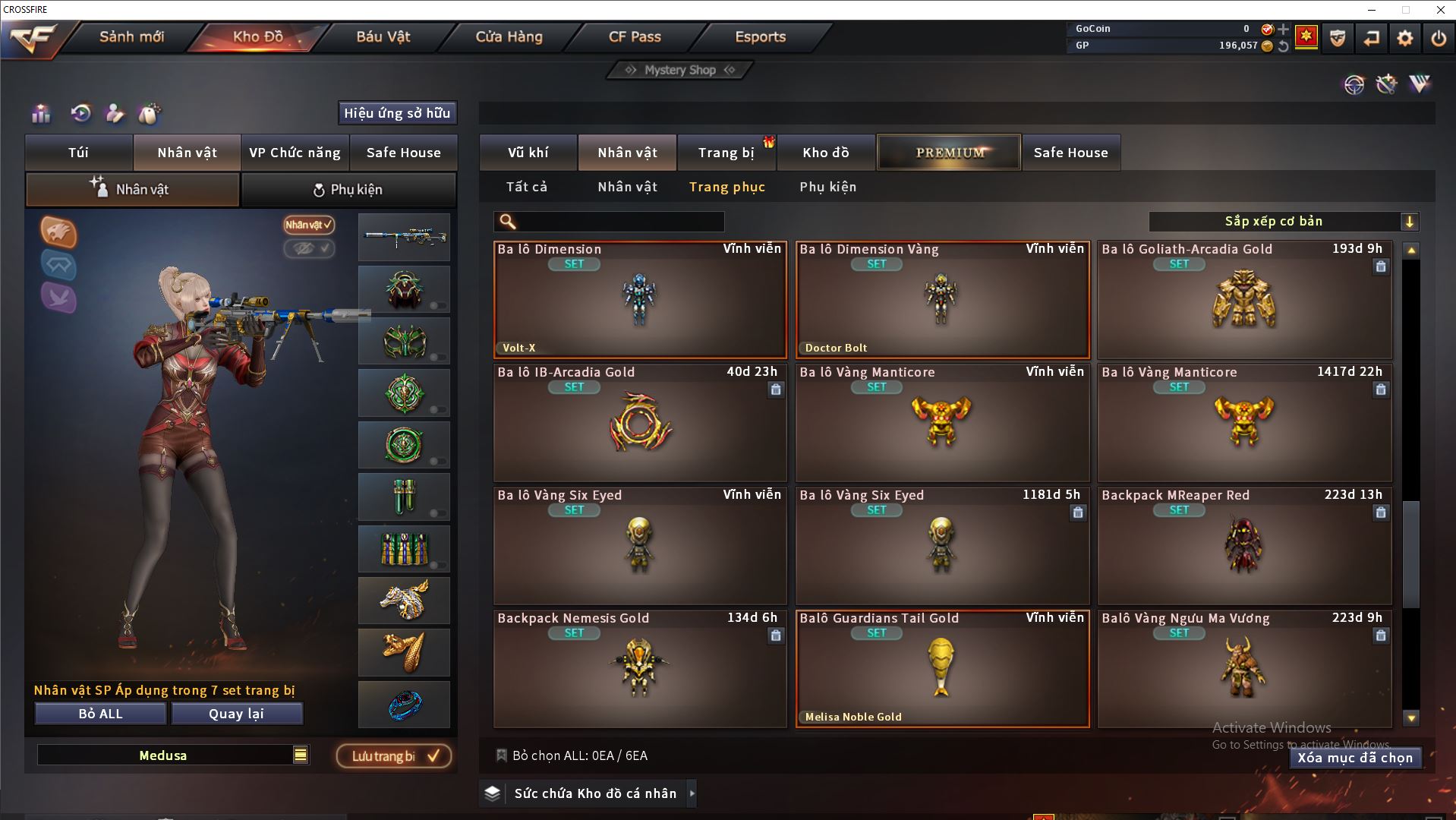The width and height of the screenshot is (1456, 820).
Task: Select the Backpack Nemesis Gold item
Action: [640, 668]
